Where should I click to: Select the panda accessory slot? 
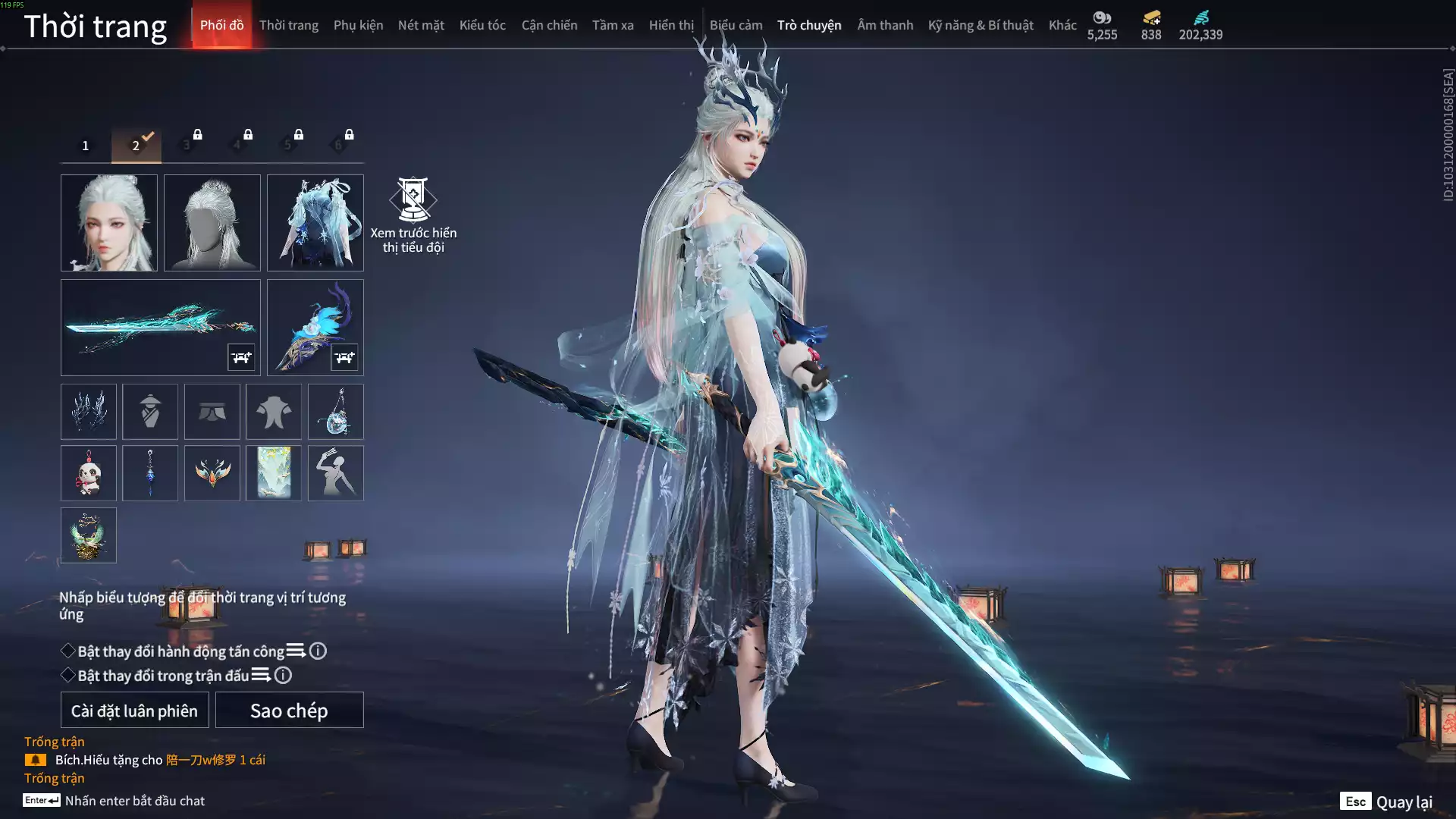tap(89, 473)
